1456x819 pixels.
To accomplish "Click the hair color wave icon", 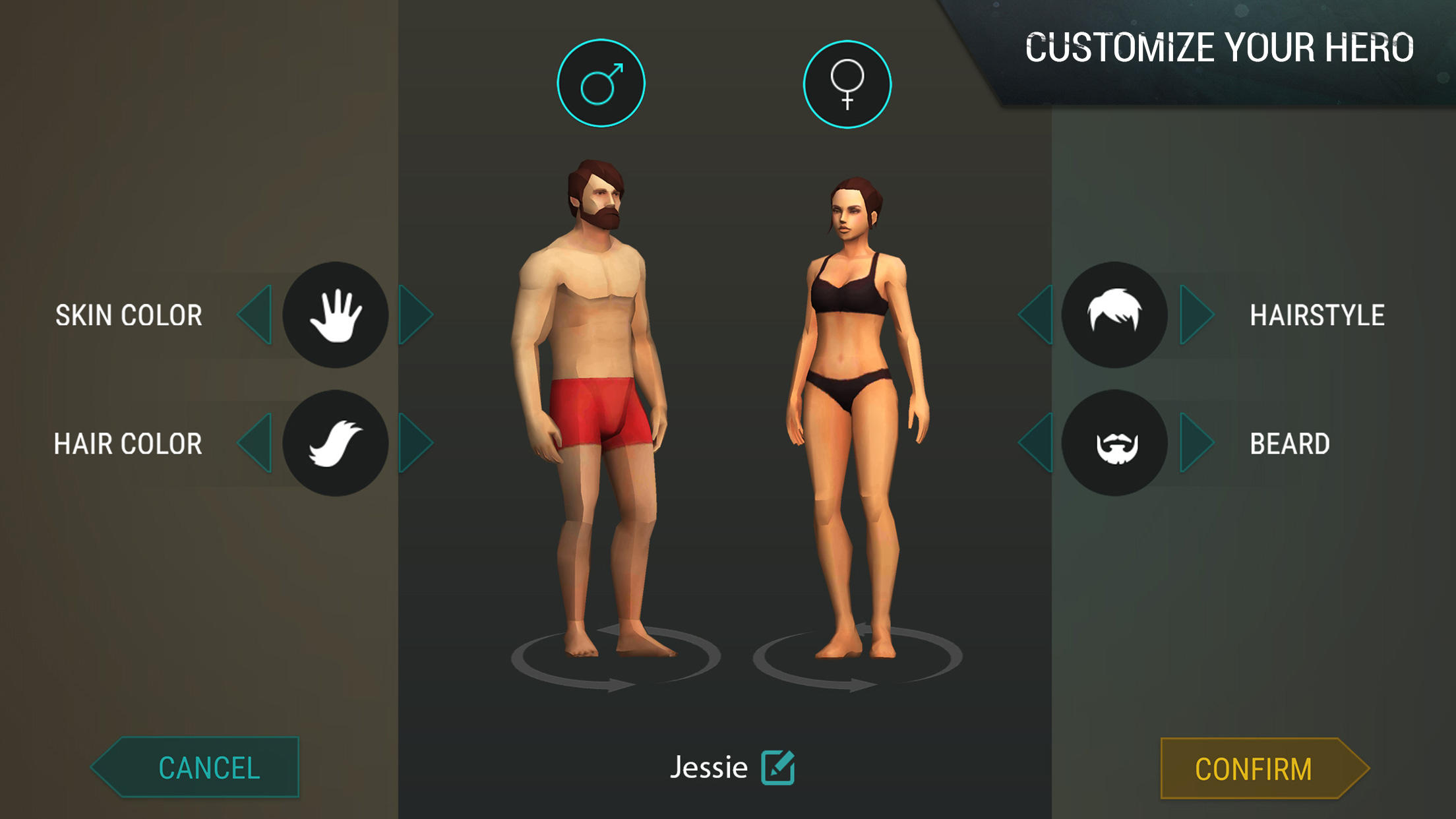I will [336, 444].
